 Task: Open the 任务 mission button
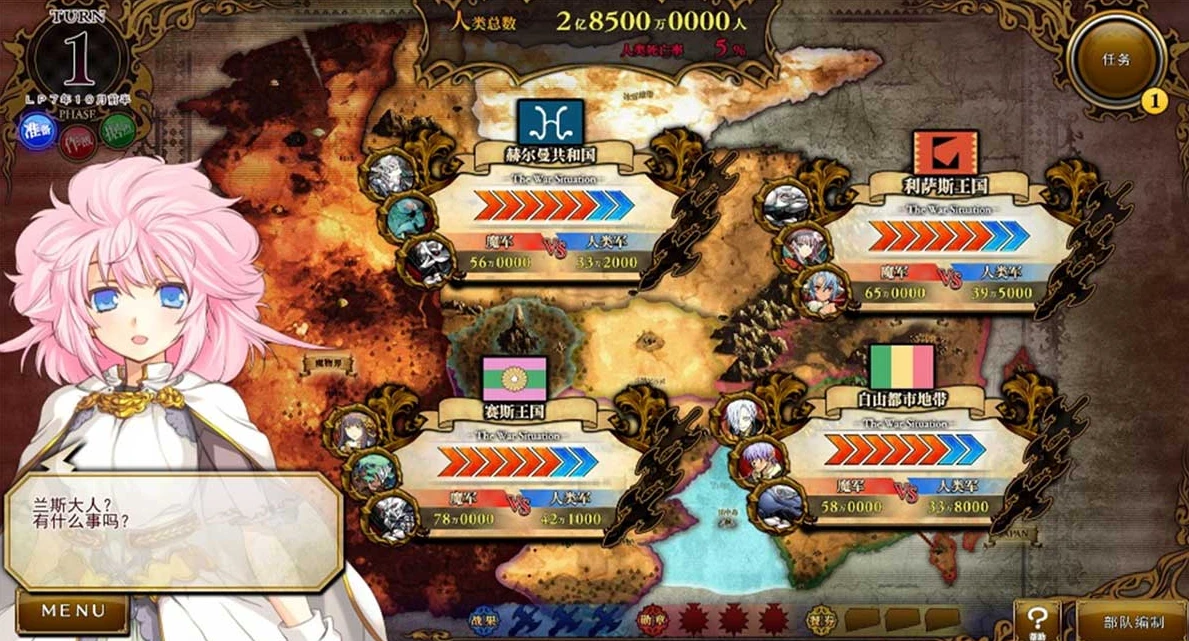pos(1116,59)
